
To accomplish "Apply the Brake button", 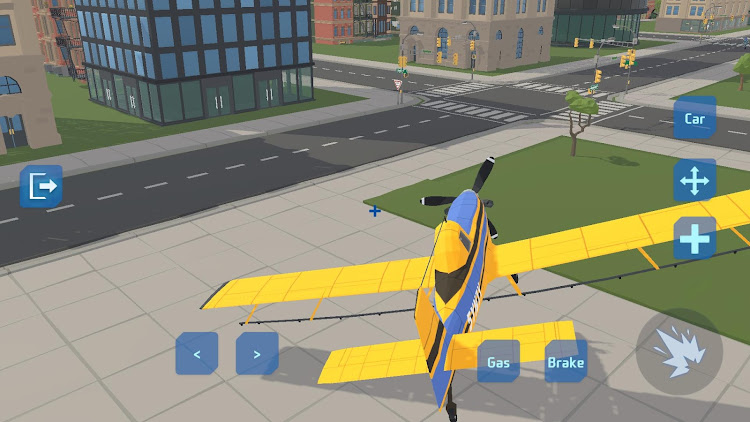I will [565, 362].
